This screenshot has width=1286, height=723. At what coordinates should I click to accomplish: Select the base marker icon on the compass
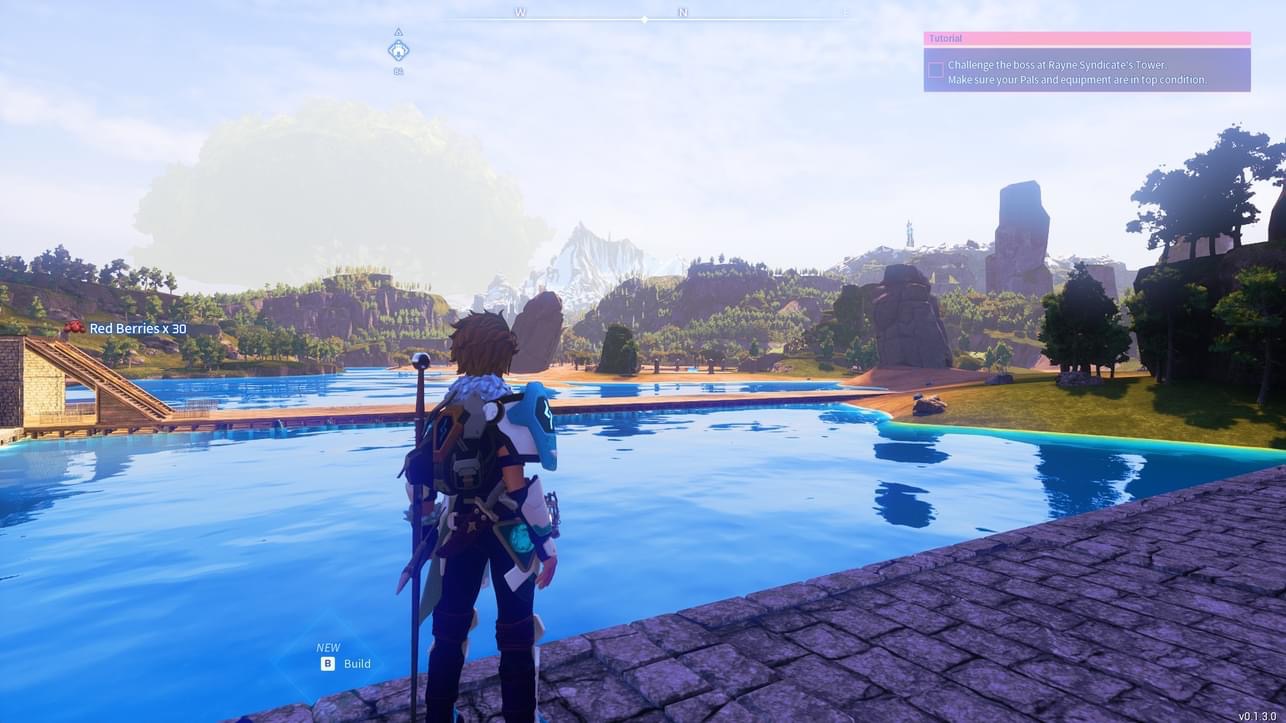click(398, 50)
